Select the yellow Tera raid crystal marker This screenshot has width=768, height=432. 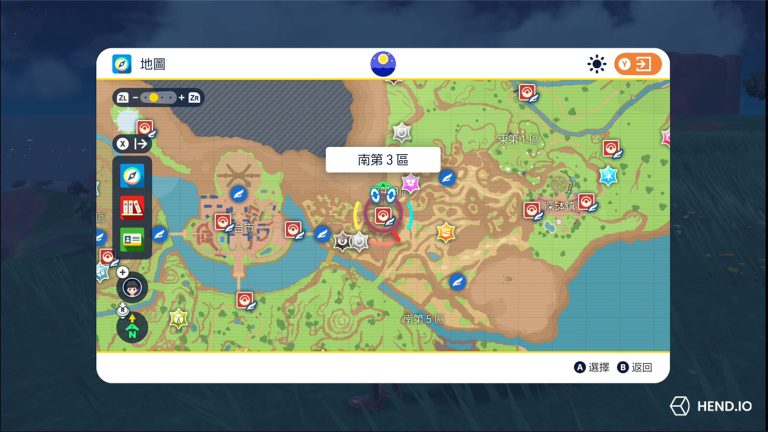click(179, 319)
